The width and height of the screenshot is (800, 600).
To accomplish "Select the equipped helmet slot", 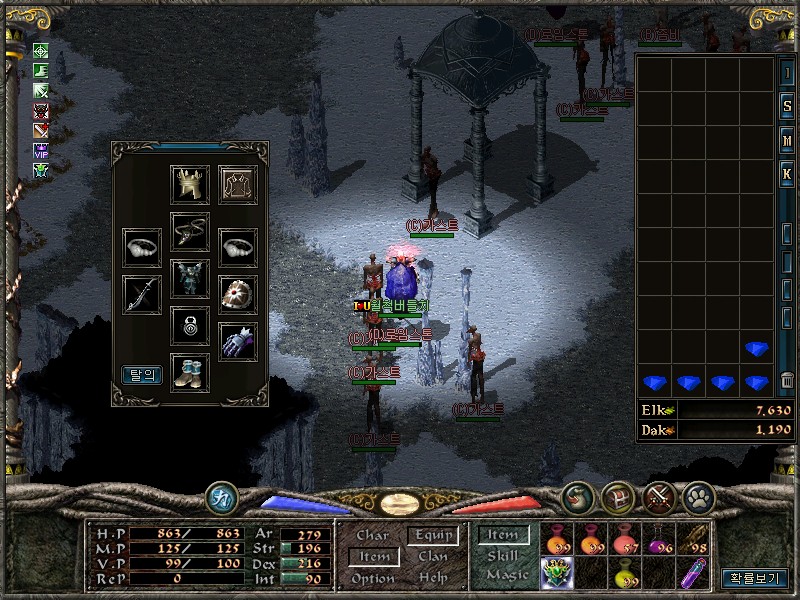I will coord(190,185).
